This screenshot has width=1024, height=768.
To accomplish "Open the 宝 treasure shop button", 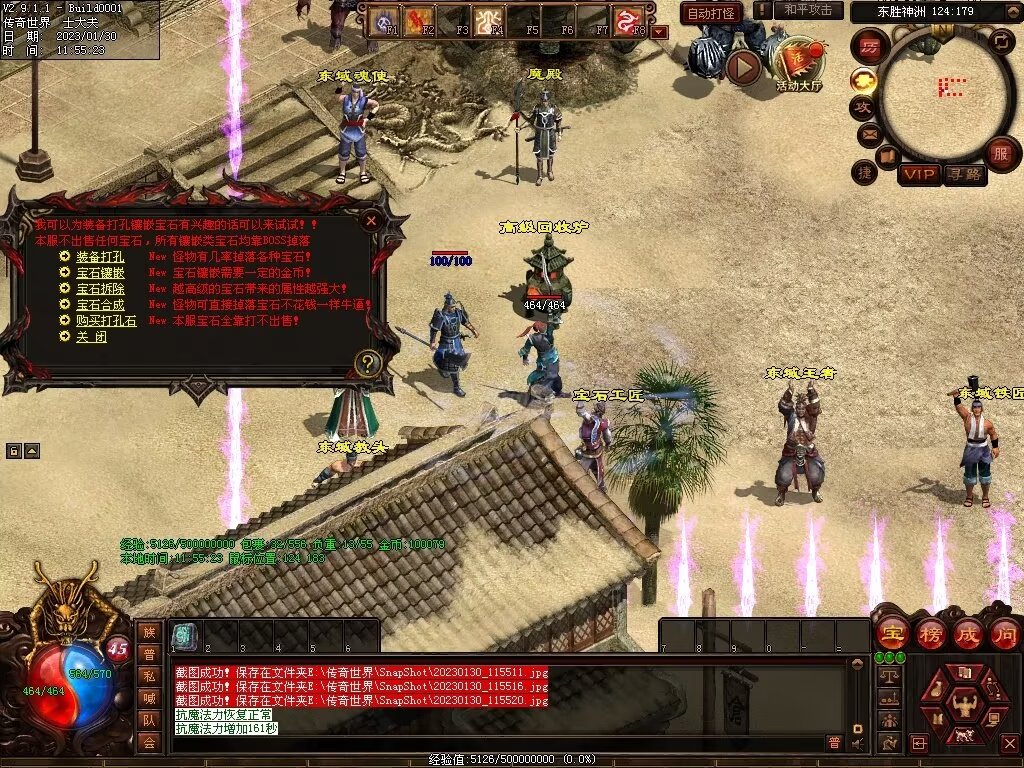I will [892, 634].
